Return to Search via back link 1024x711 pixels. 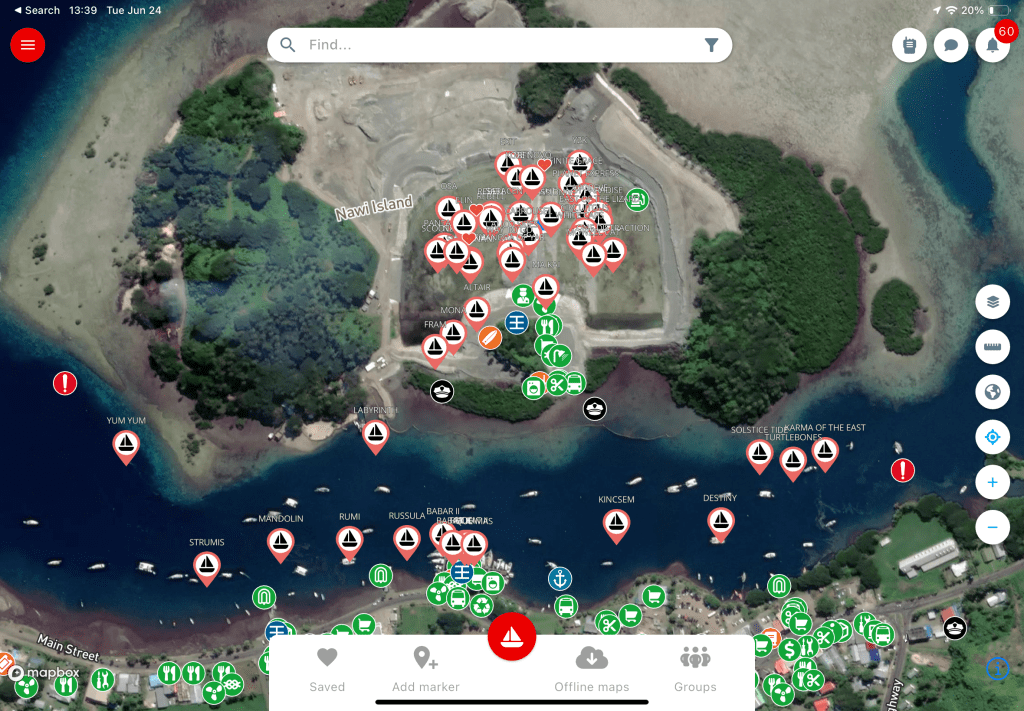[38, 10]
